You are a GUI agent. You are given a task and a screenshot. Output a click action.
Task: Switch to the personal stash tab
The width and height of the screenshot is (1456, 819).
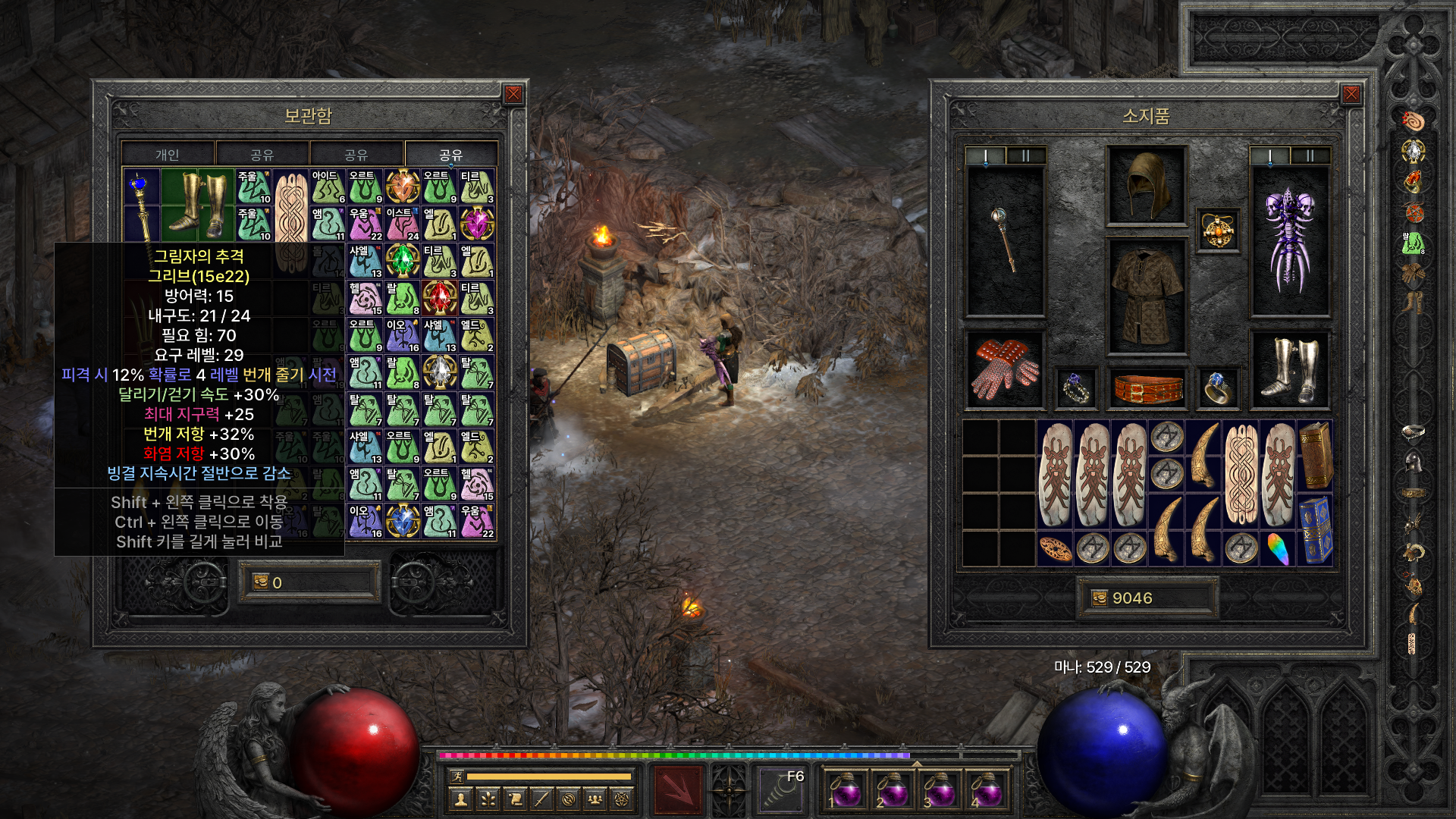coord(168,155)
